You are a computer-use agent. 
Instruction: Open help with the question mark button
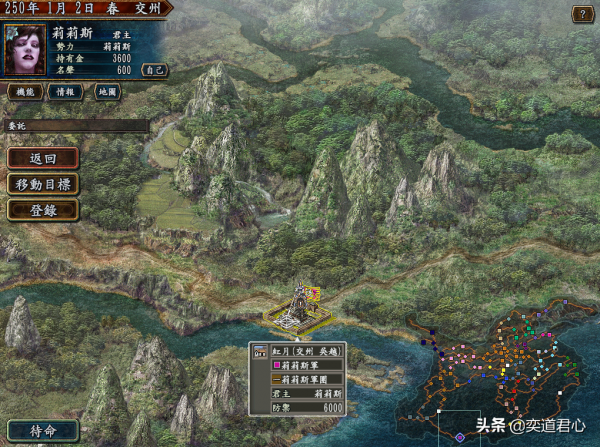click(x=581, y=14)
